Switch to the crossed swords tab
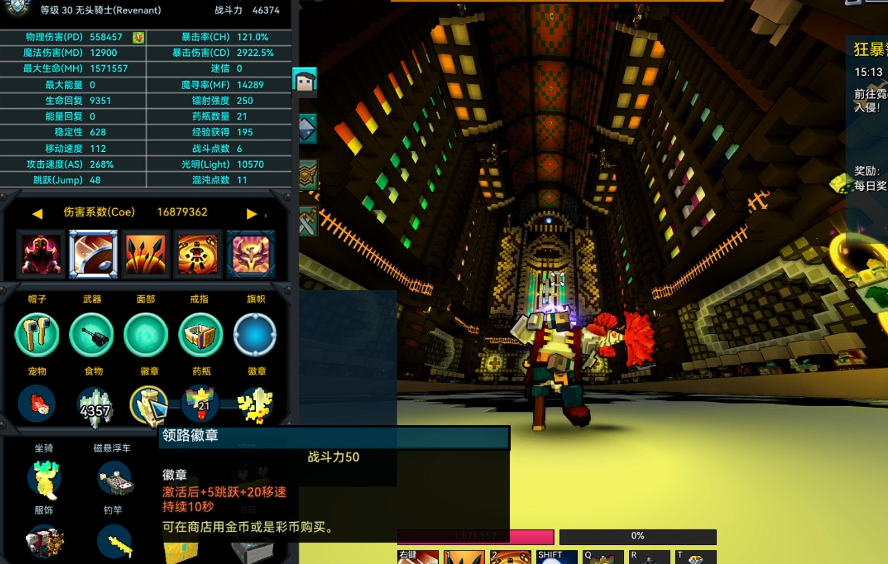The width and height of the screenshot is (888, 564). tap(306, 221)
